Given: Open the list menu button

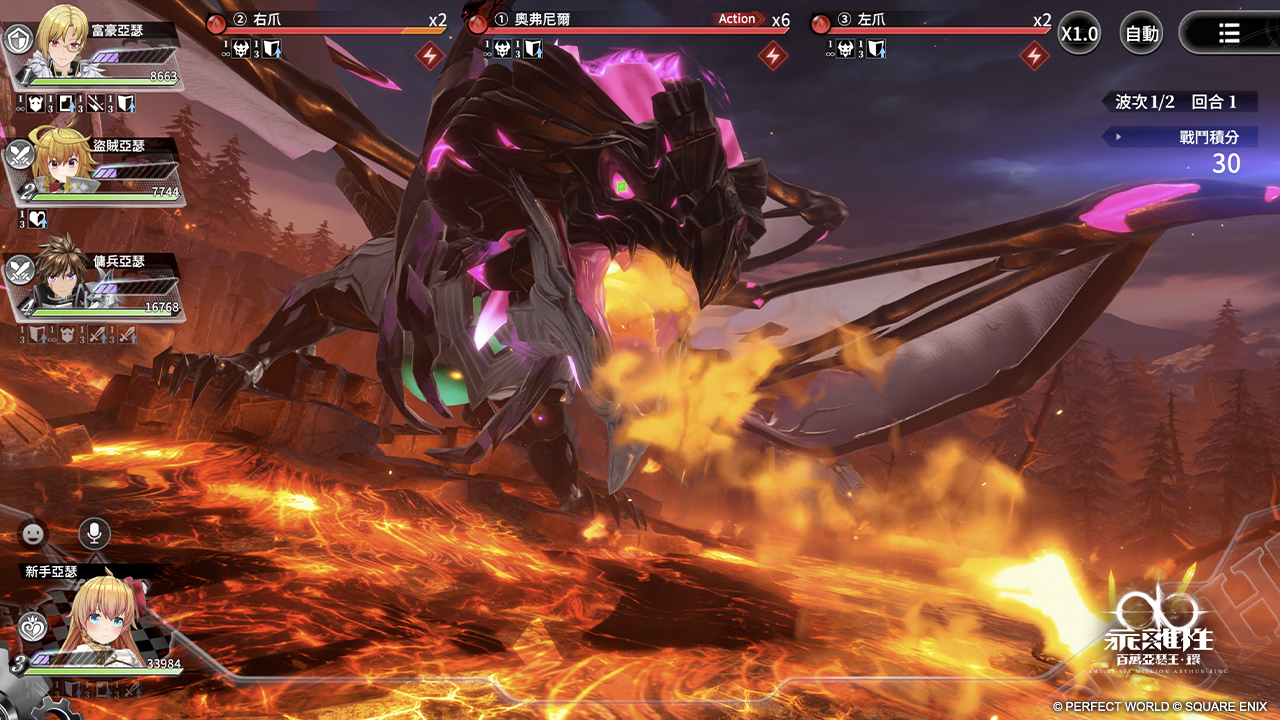Looking at the screenshot, I should click(1229, 33).
